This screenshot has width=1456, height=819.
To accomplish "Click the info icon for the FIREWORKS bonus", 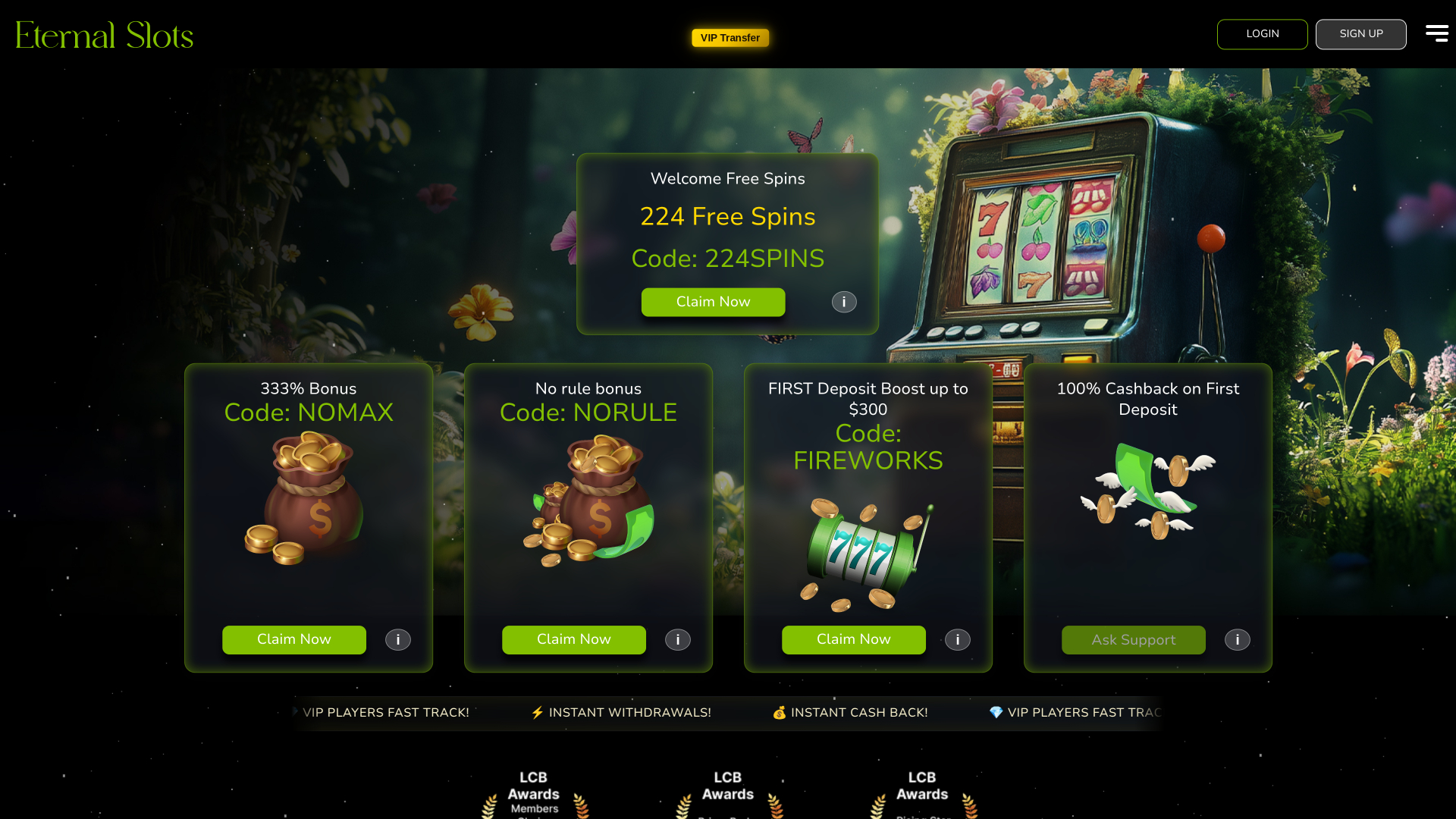I will (956, 639).
